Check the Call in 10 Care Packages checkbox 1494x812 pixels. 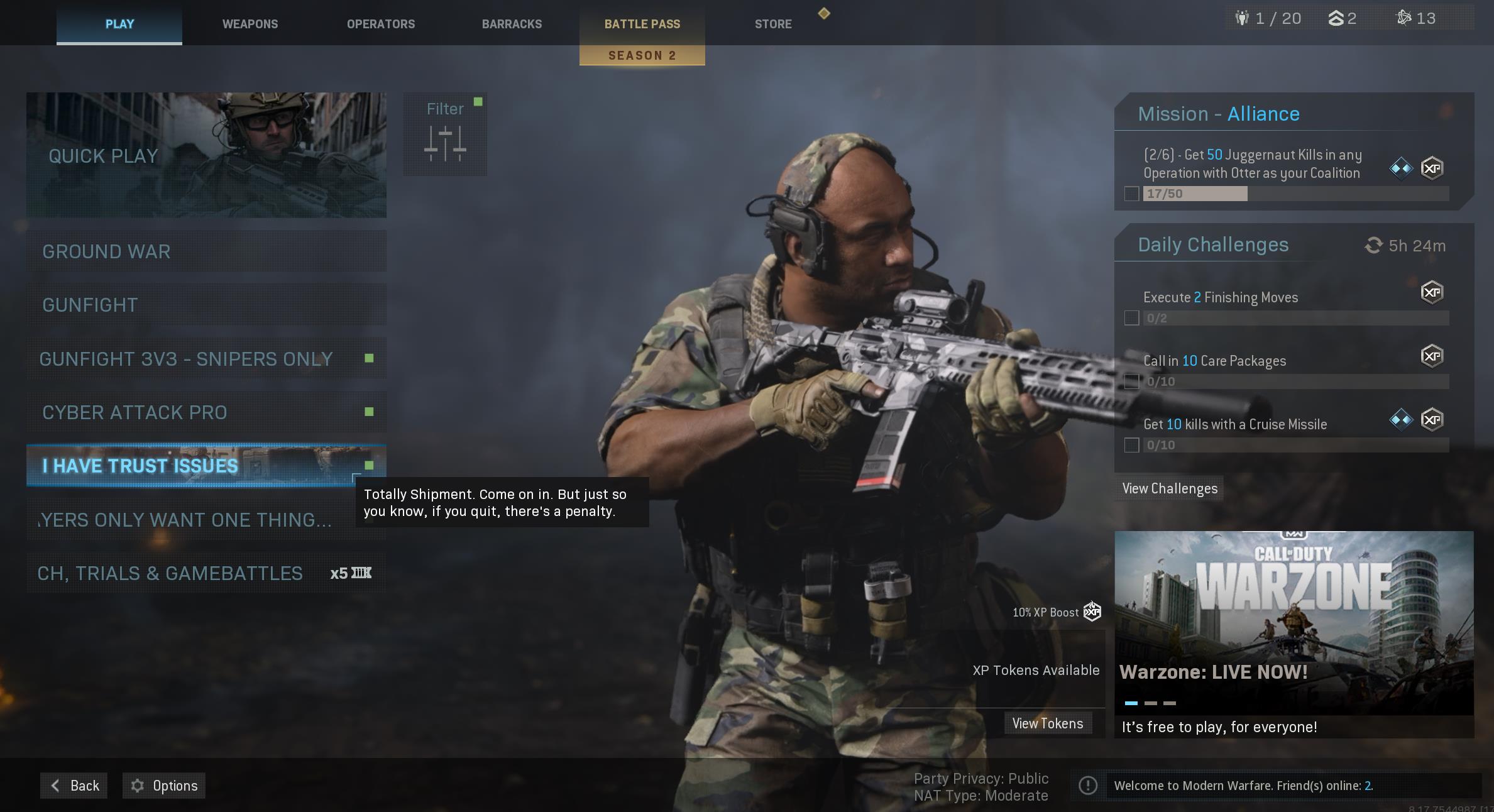[1132, 380]
